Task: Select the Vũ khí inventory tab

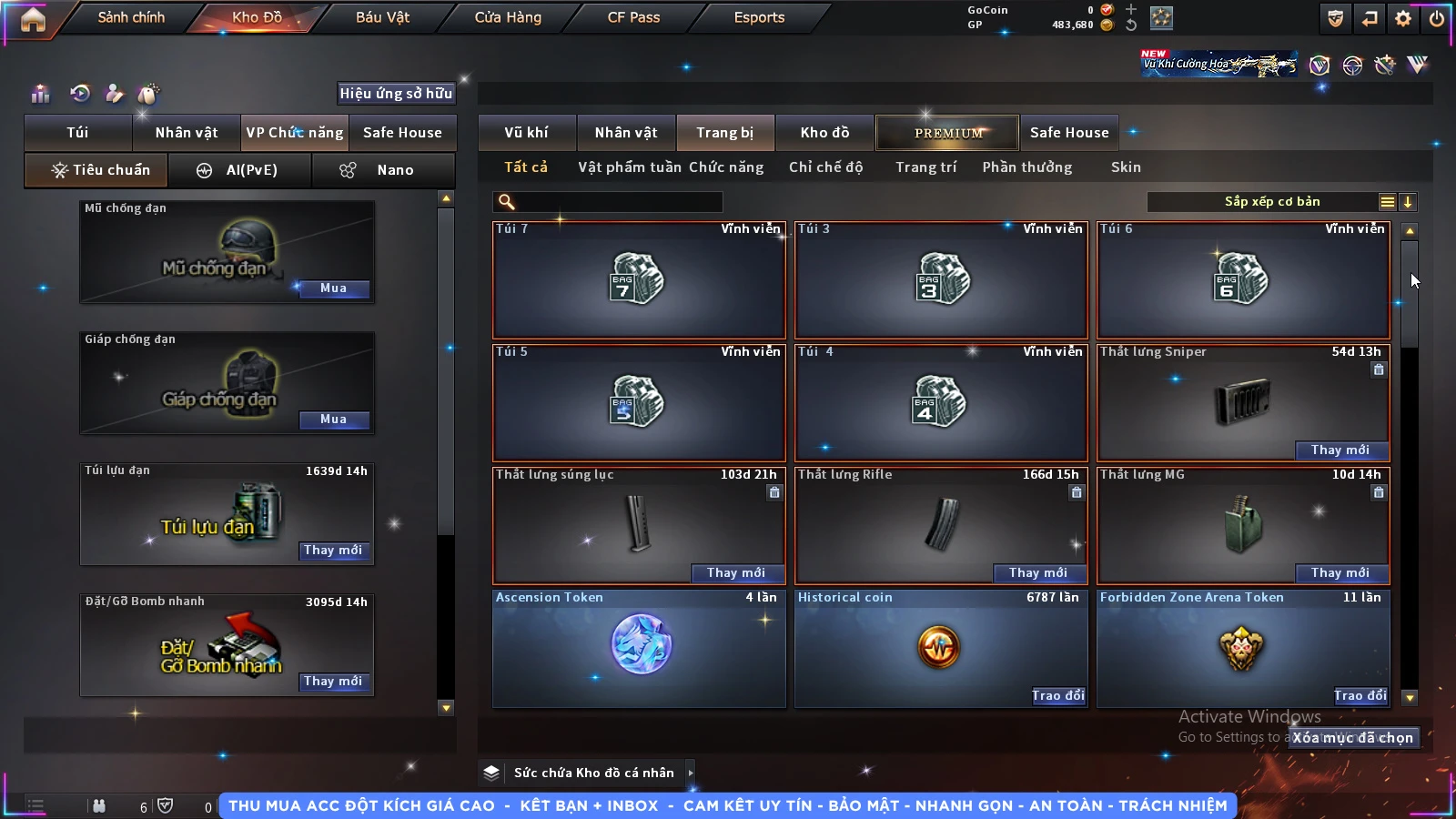Action: pos(526,133)
